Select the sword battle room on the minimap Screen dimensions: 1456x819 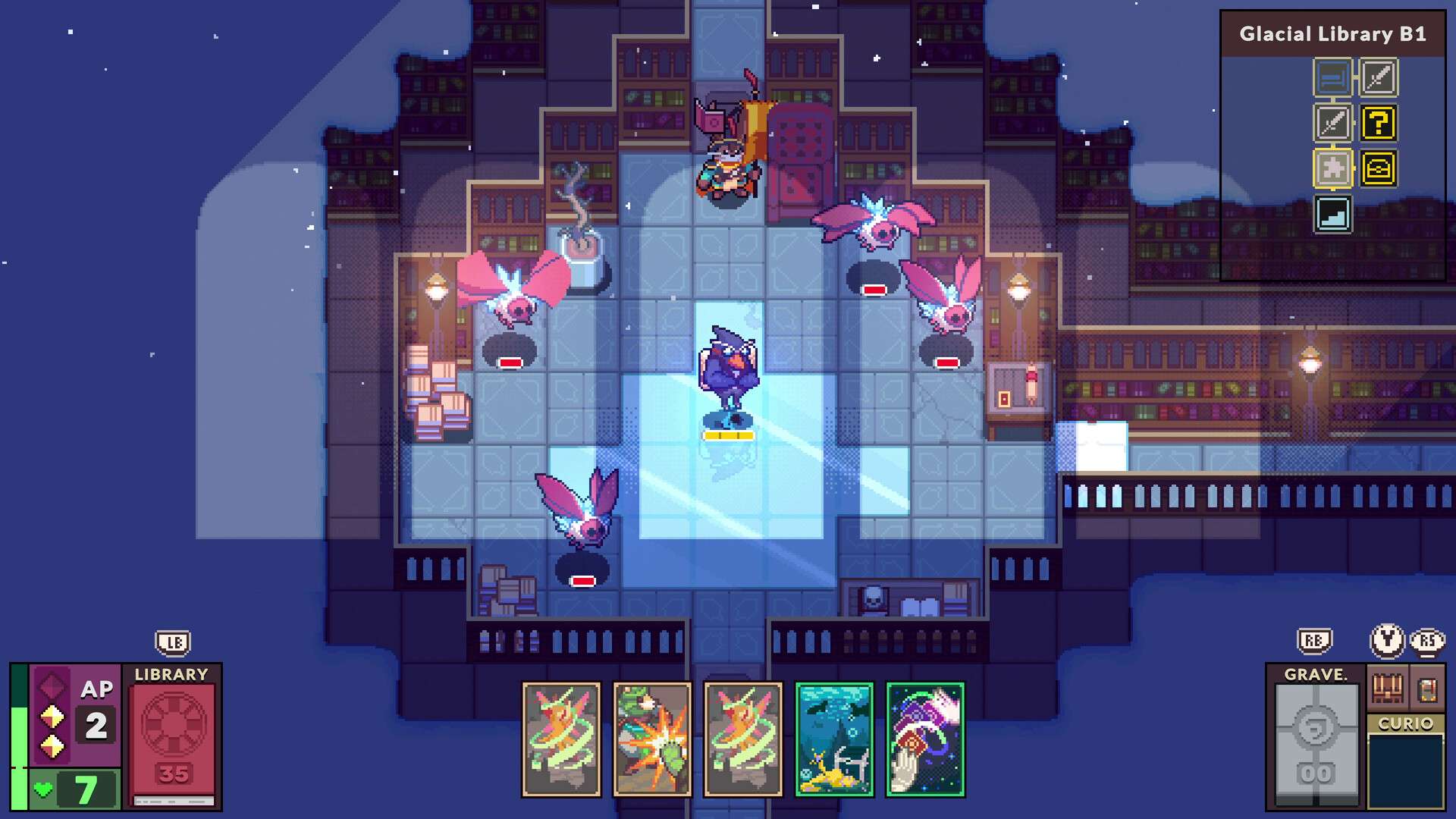(1379, 77)
